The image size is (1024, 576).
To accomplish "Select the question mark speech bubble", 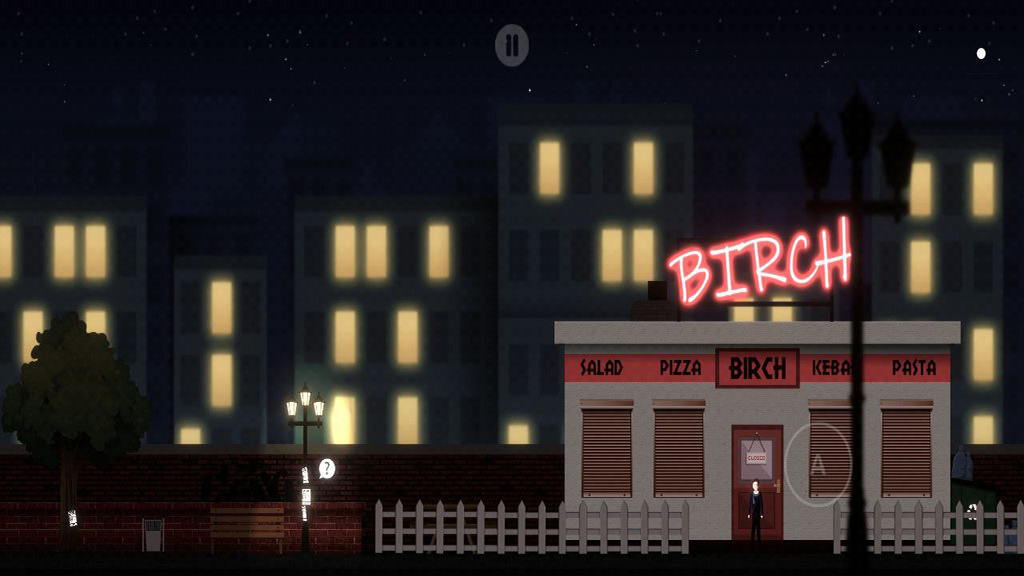I will [327, 467].
